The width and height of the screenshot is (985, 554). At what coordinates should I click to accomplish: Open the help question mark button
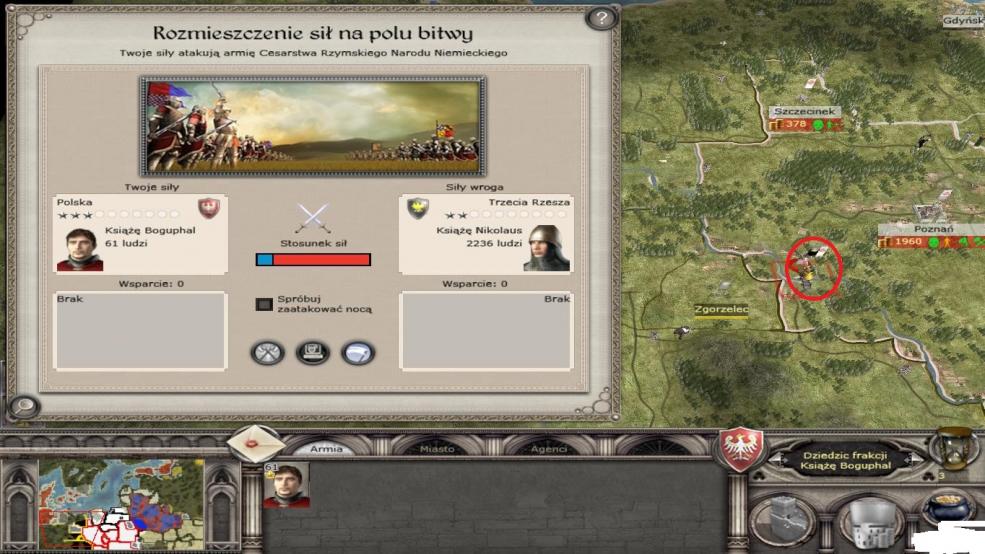pyautogui.click(x=599, y=19)
